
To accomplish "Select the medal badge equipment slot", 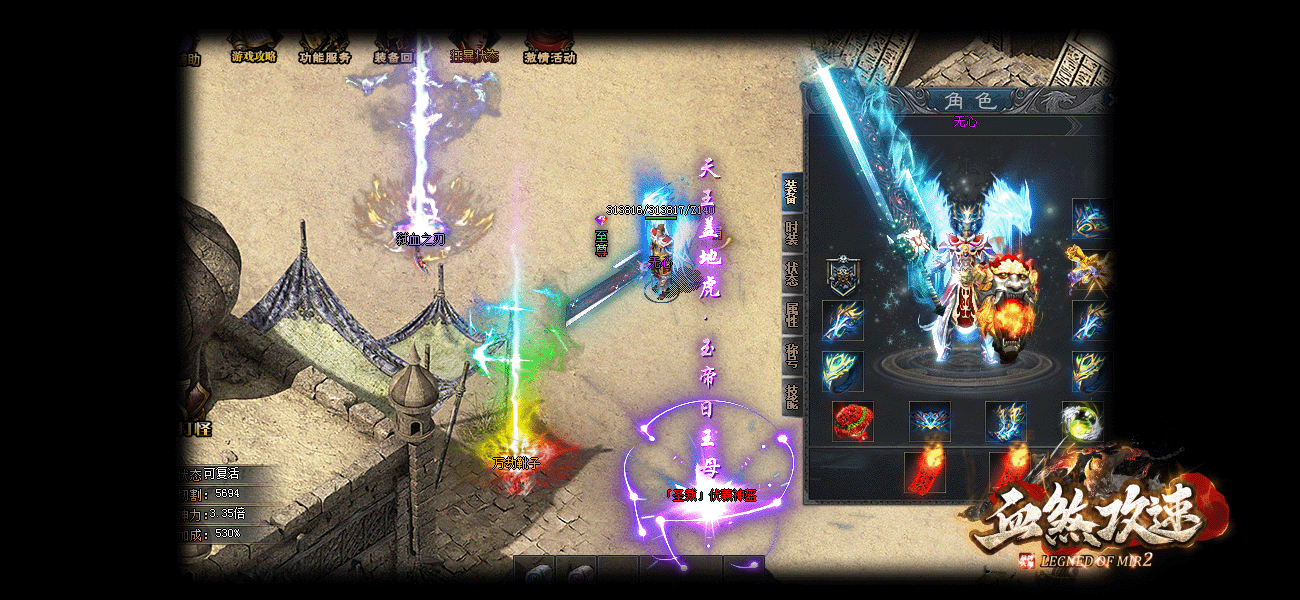I will 843,273.
